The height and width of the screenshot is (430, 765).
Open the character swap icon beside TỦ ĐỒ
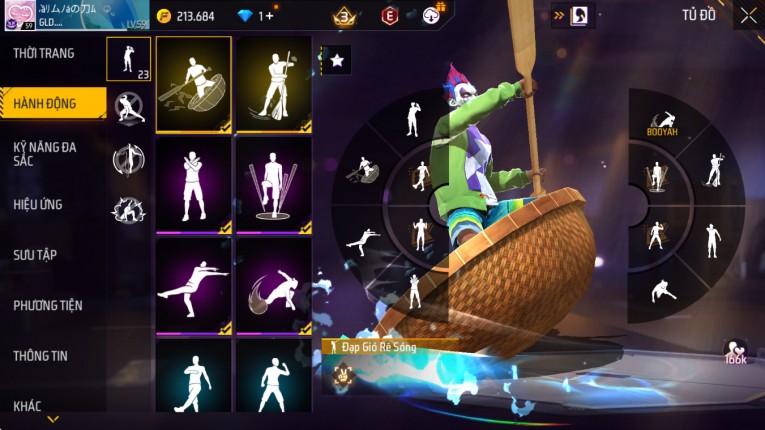coord(580,16)
